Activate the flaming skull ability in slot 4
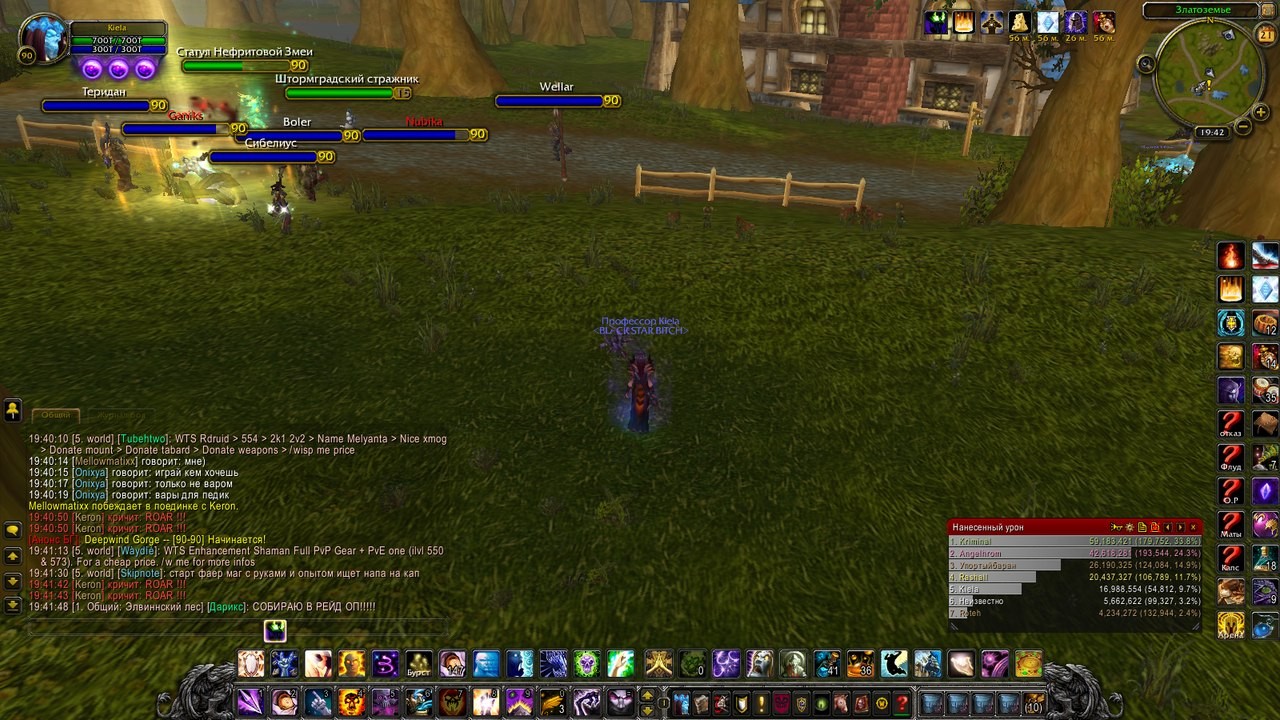 click(351, 702)
